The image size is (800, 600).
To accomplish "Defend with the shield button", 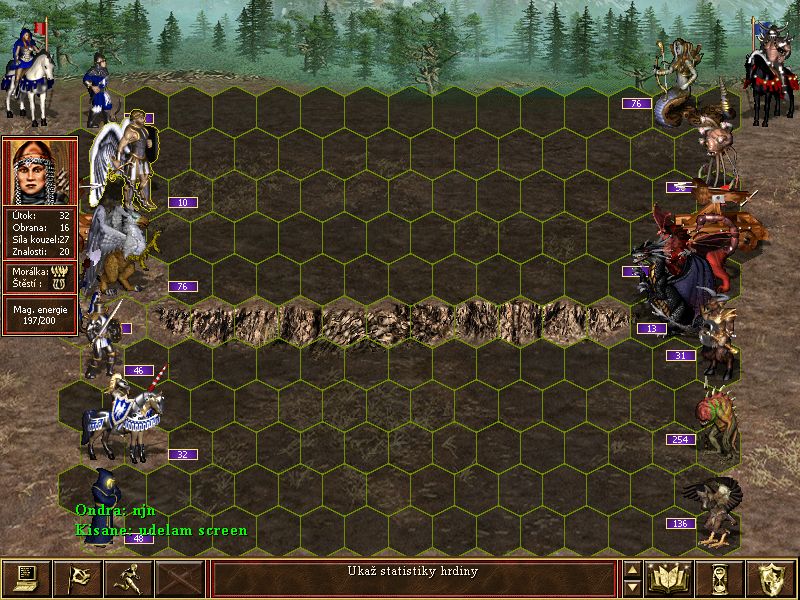I will click(771, 578).
